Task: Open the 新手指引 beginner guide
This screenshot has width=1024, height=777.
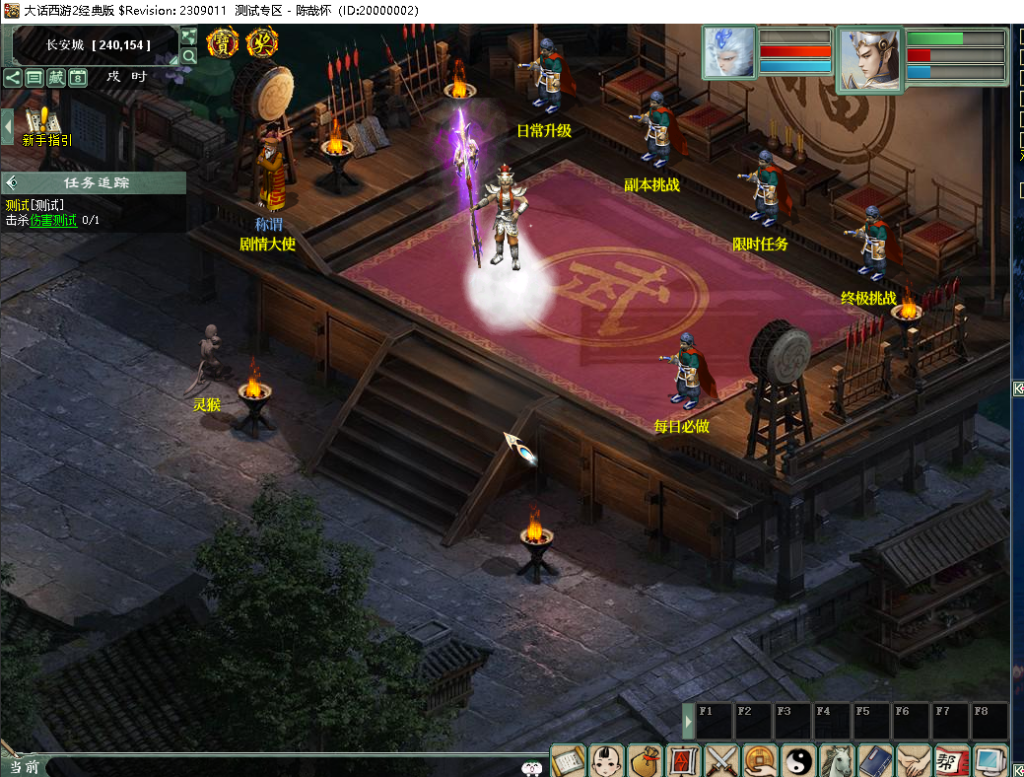Action: (44, 127)
